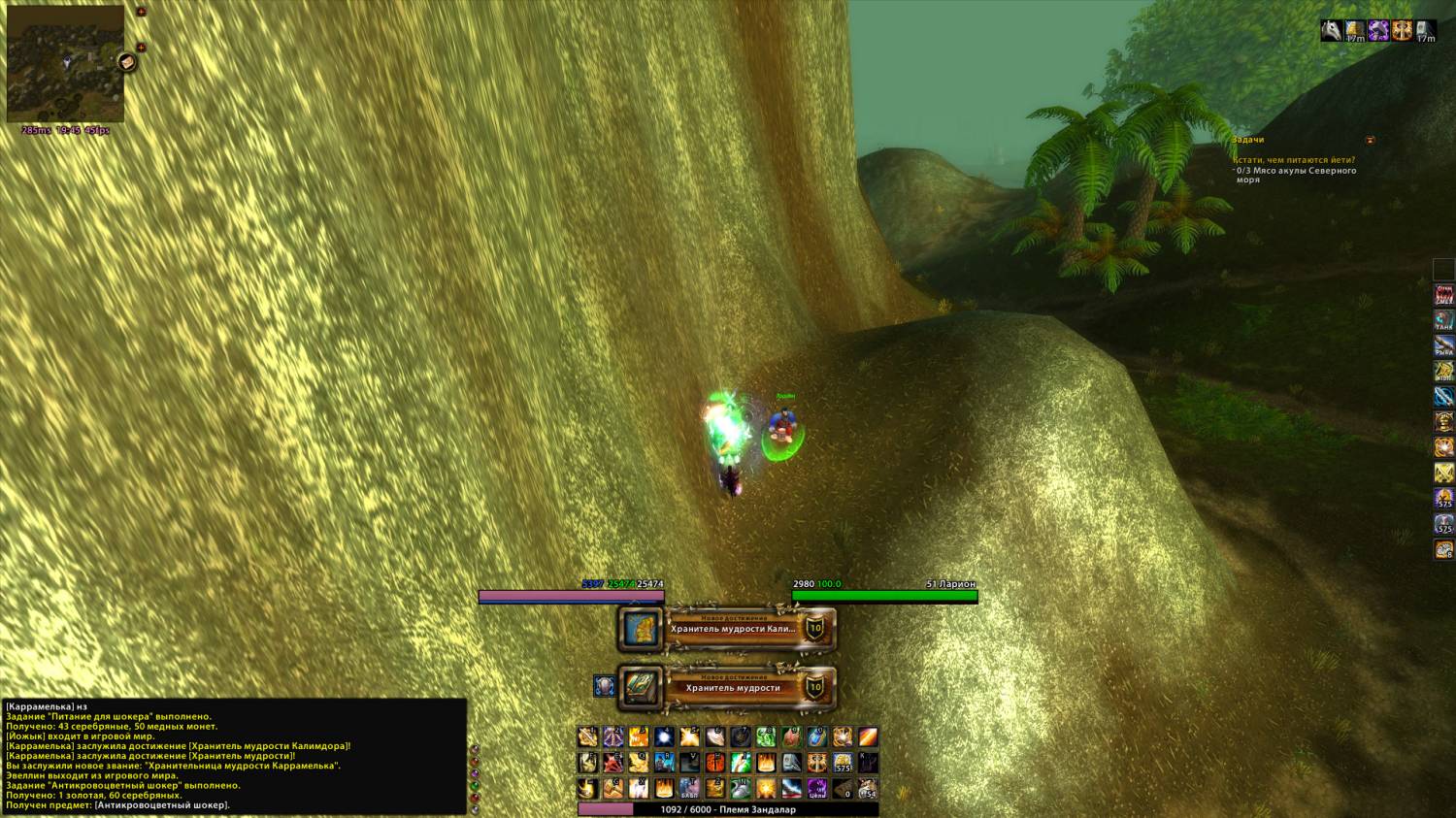Image resolution: width=1456 pixels, height=818 pixels.
Task: Click the tracking button beside the minimap
Action: pos(126,63)
